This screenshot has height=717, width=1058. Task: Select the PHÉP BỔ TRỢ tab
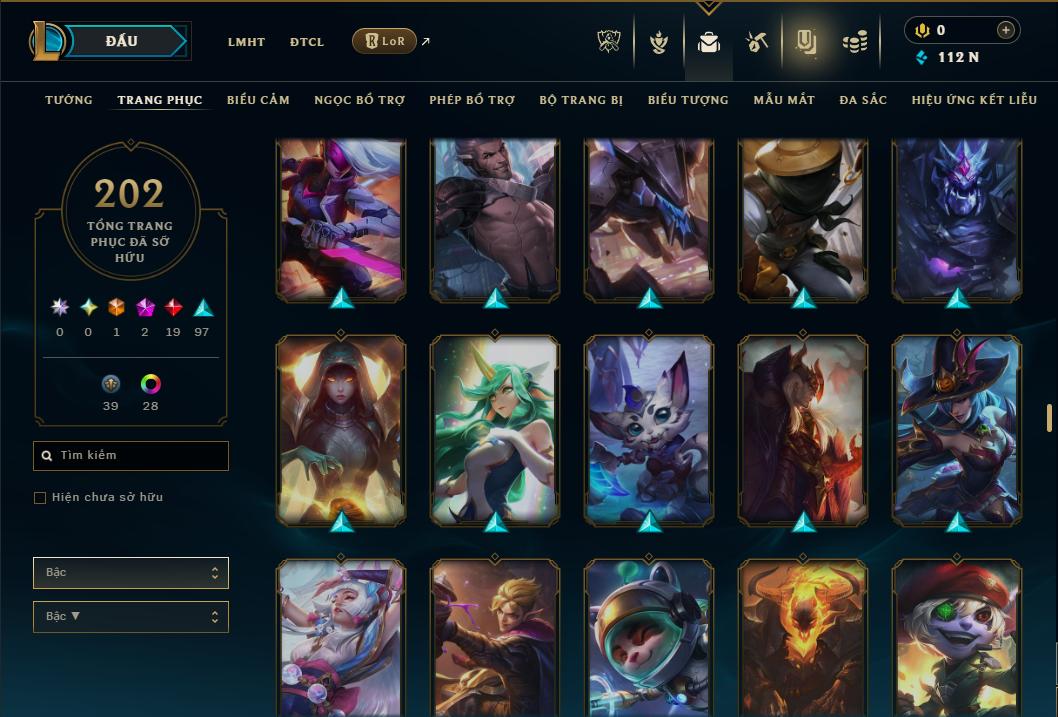click(x=472, y=100)
